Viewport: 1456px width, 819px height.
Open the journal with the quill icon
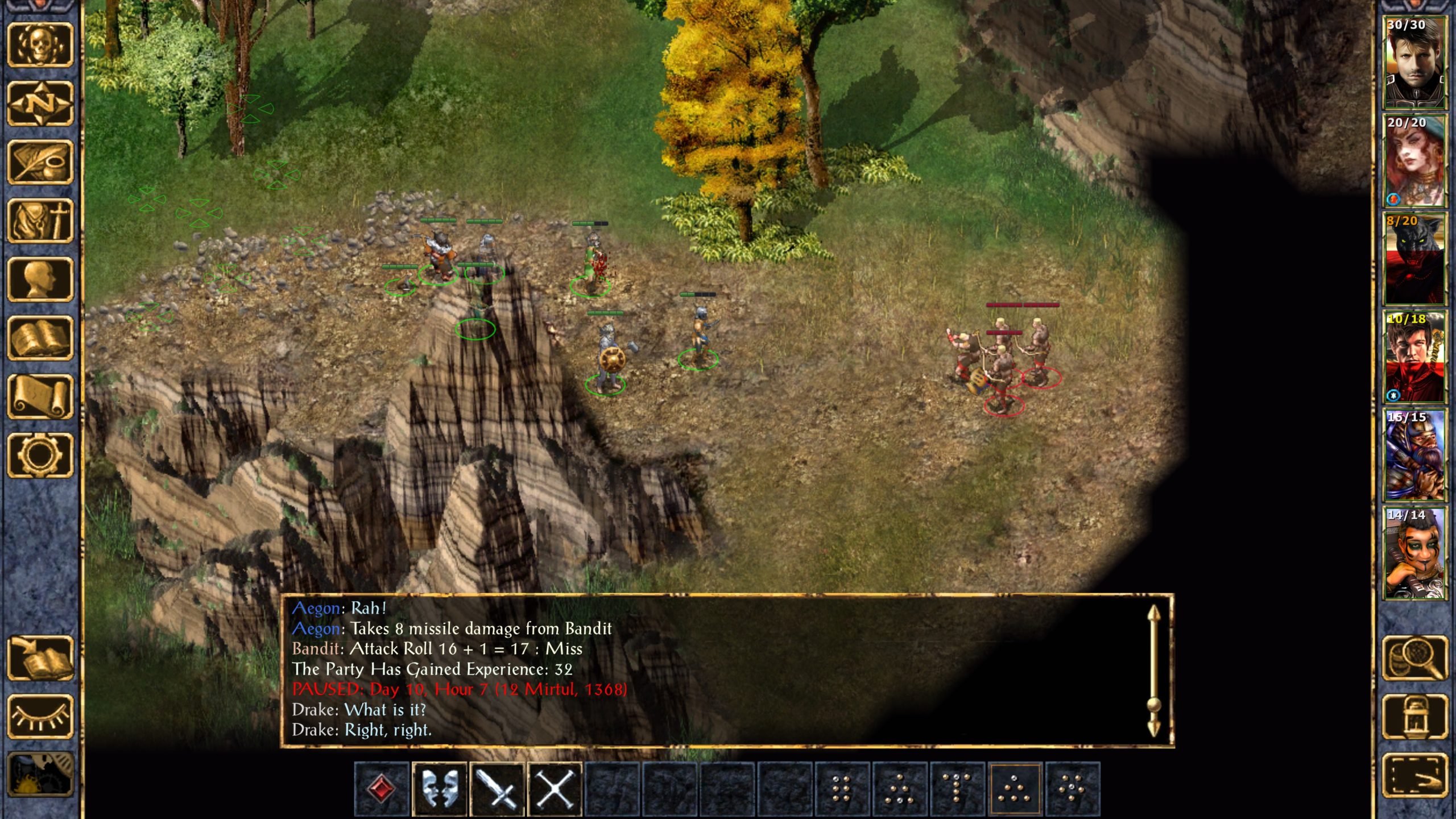tap(40, 162)
